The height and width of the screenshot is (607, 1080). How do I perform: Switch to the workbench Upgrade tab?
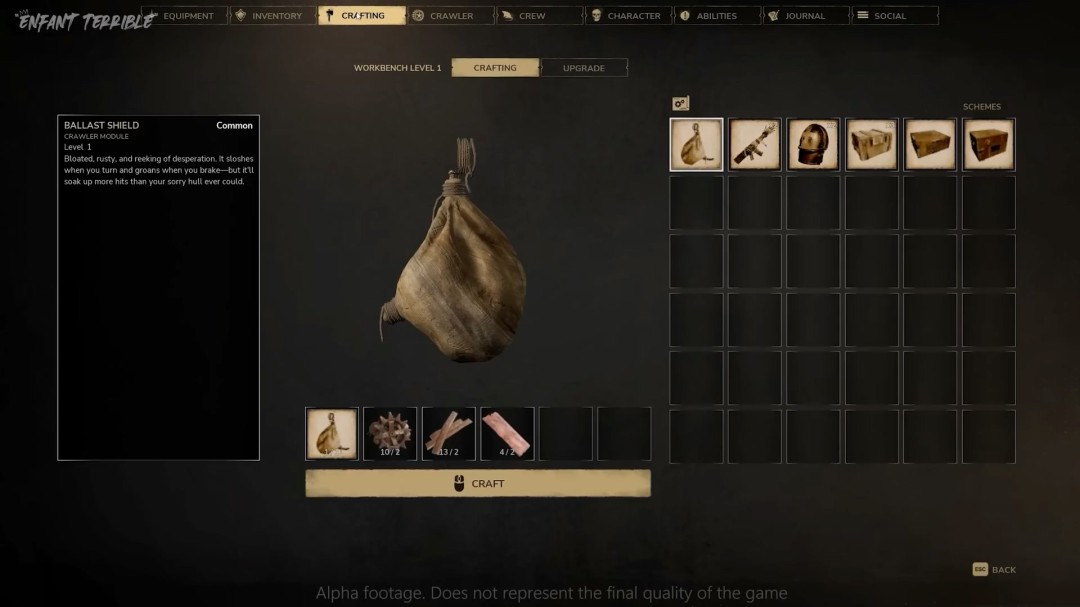584,68
